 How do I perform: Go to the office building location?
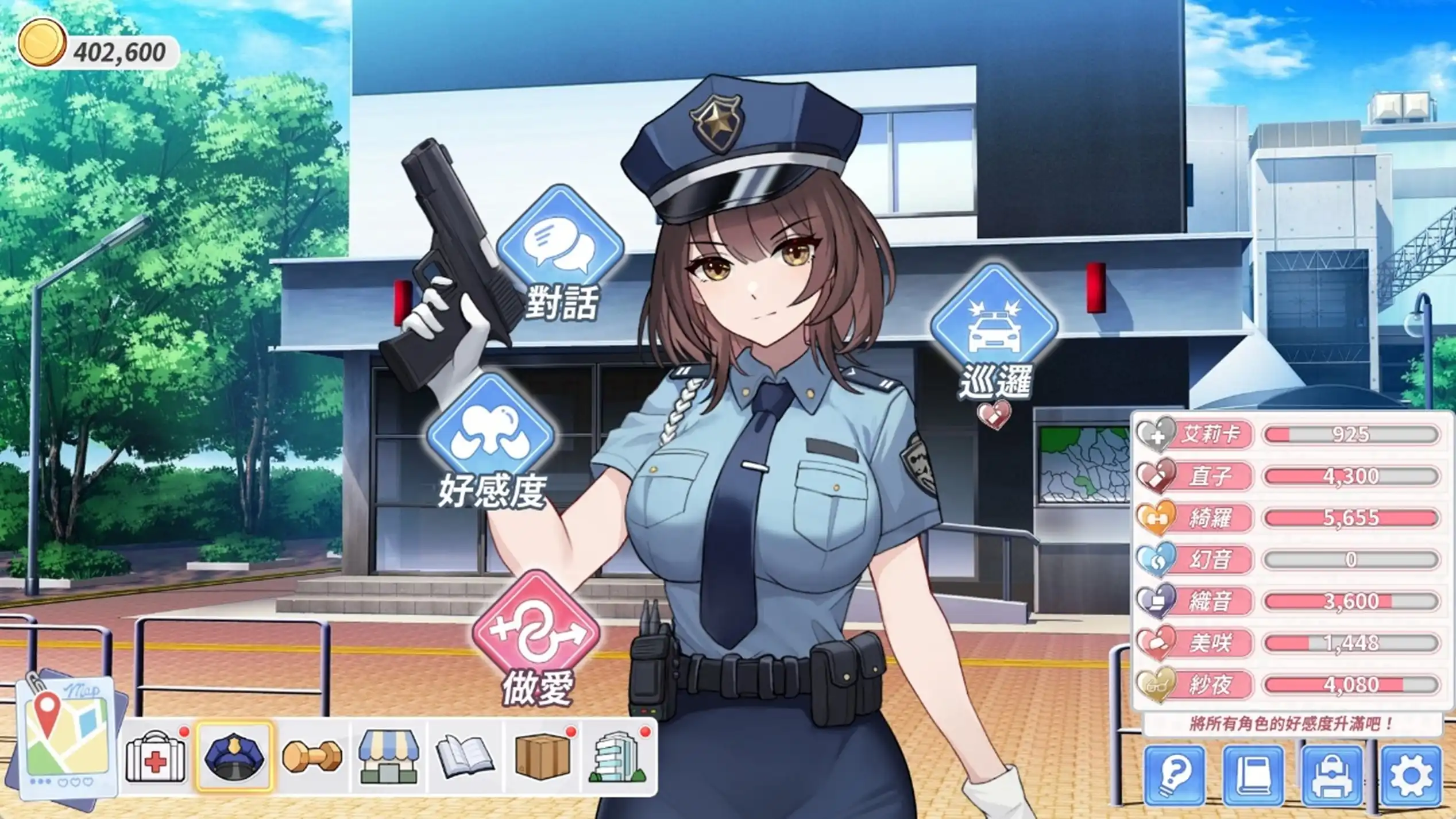click(x=619, y=757)
